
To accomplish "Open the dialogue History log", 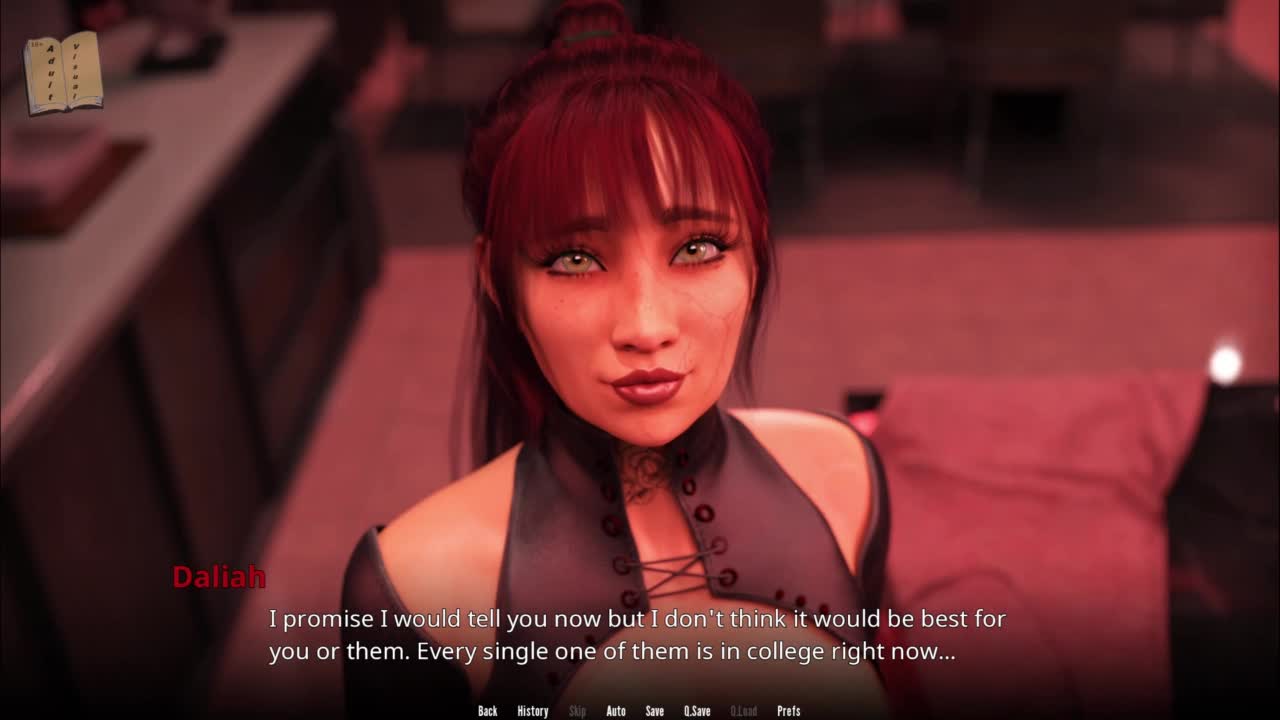I will click(532, 711).
